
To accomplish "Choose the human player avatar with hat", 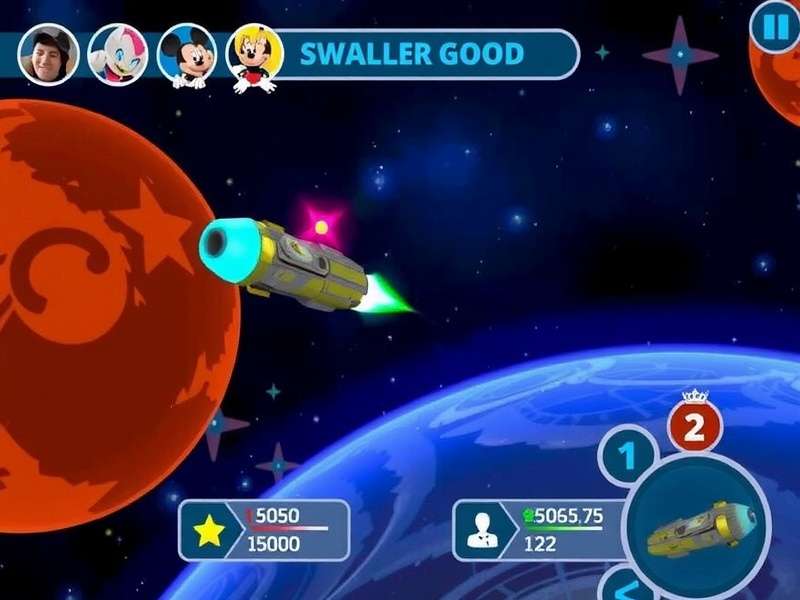I will [49, 53].
